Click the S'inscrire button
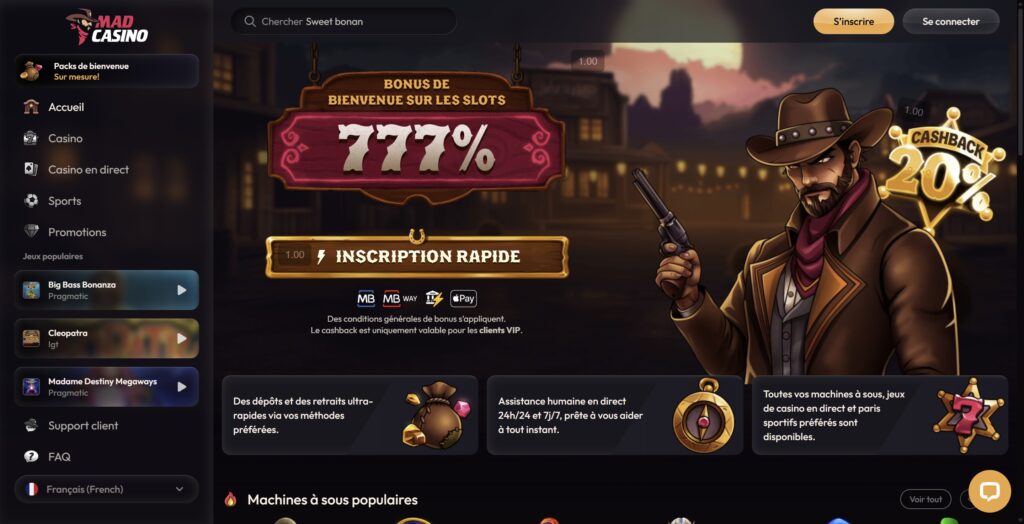The width and height of the screenshot is (1024, 524). [x=853, y=21]
